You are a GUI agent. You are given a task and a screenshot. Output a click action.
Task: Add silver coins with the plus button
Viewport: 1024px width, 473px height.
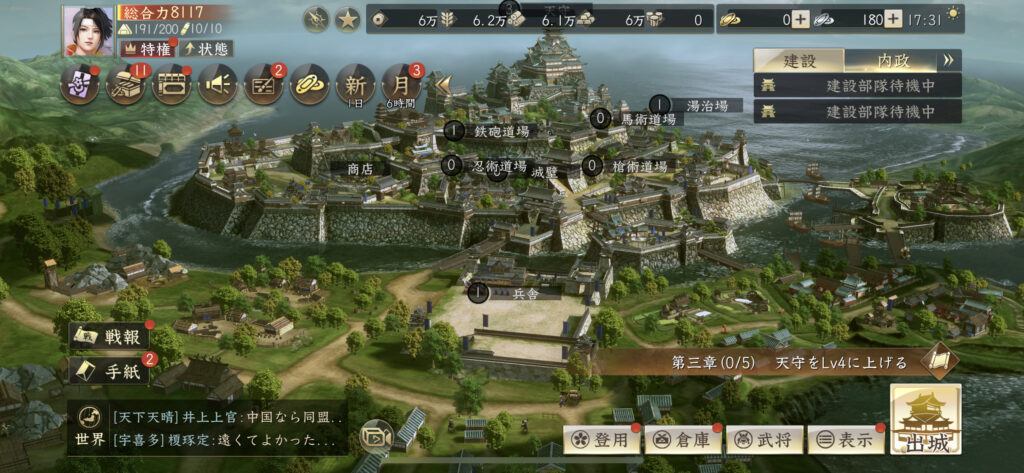coord(892,19)
